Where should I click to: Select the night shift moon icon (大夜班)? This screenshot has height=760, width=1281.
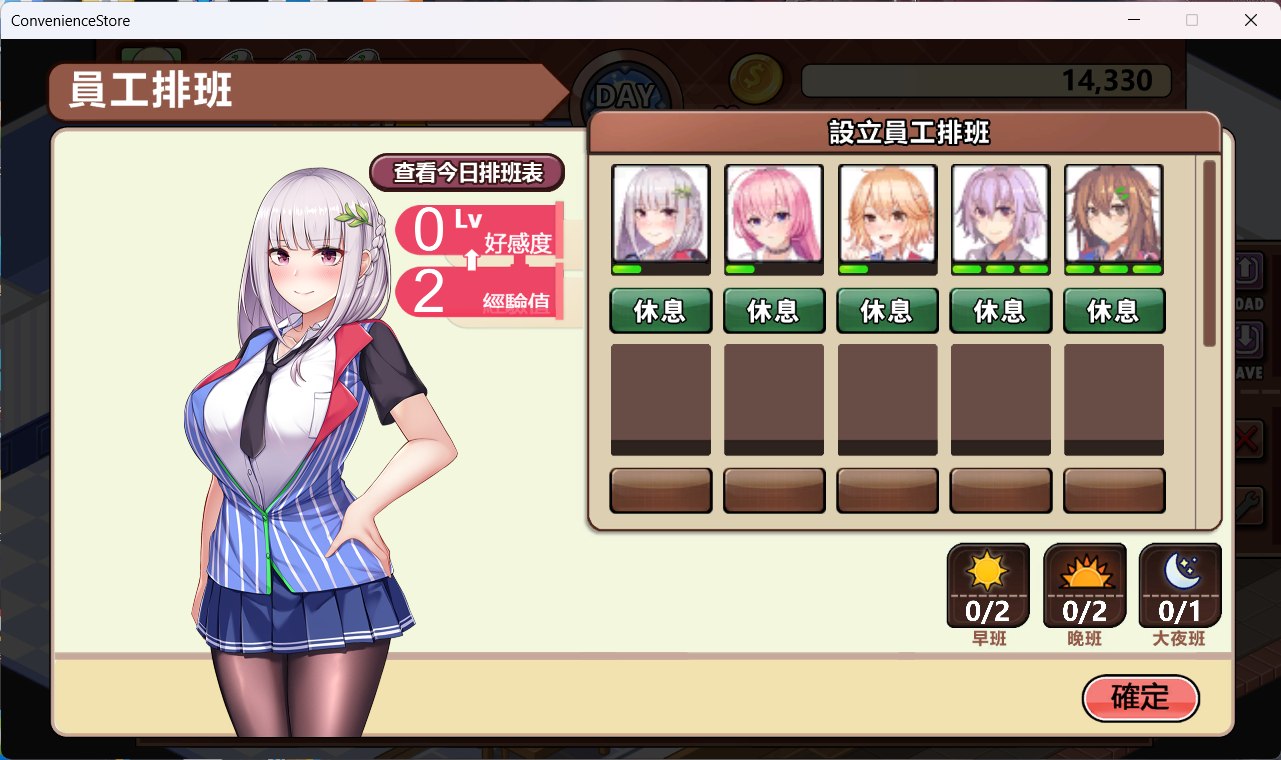[1178, 585]
